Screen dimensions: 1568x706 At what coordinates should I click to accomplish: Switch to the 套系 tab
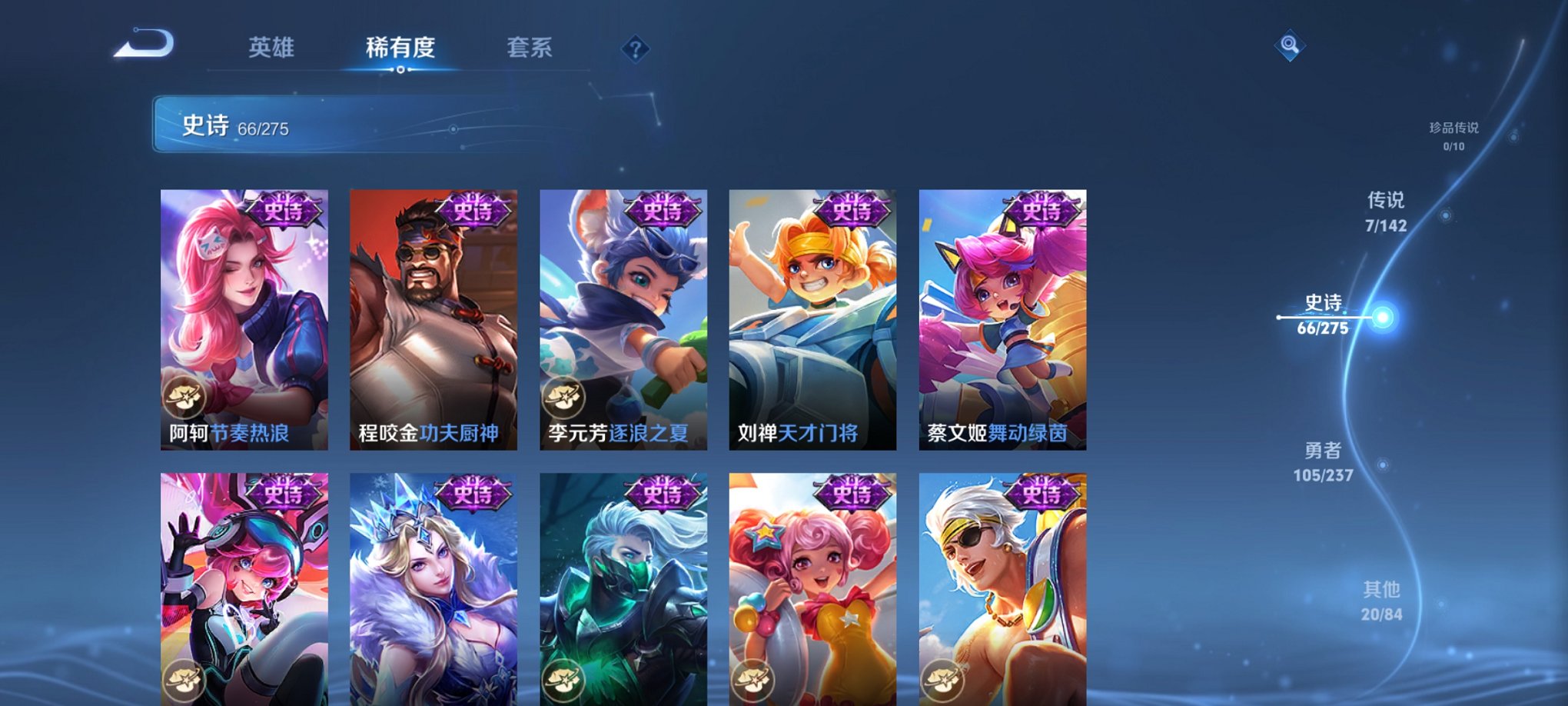click(x=530, y=46)
